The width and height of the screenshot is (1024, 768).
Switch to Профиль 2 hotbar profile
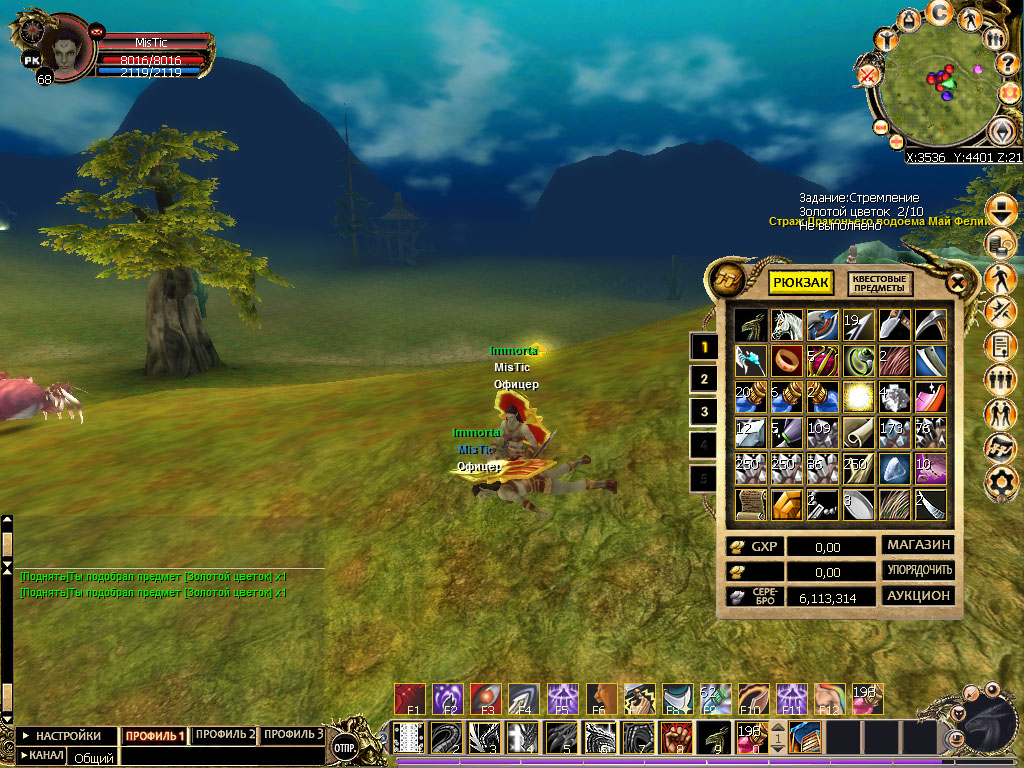224,735
